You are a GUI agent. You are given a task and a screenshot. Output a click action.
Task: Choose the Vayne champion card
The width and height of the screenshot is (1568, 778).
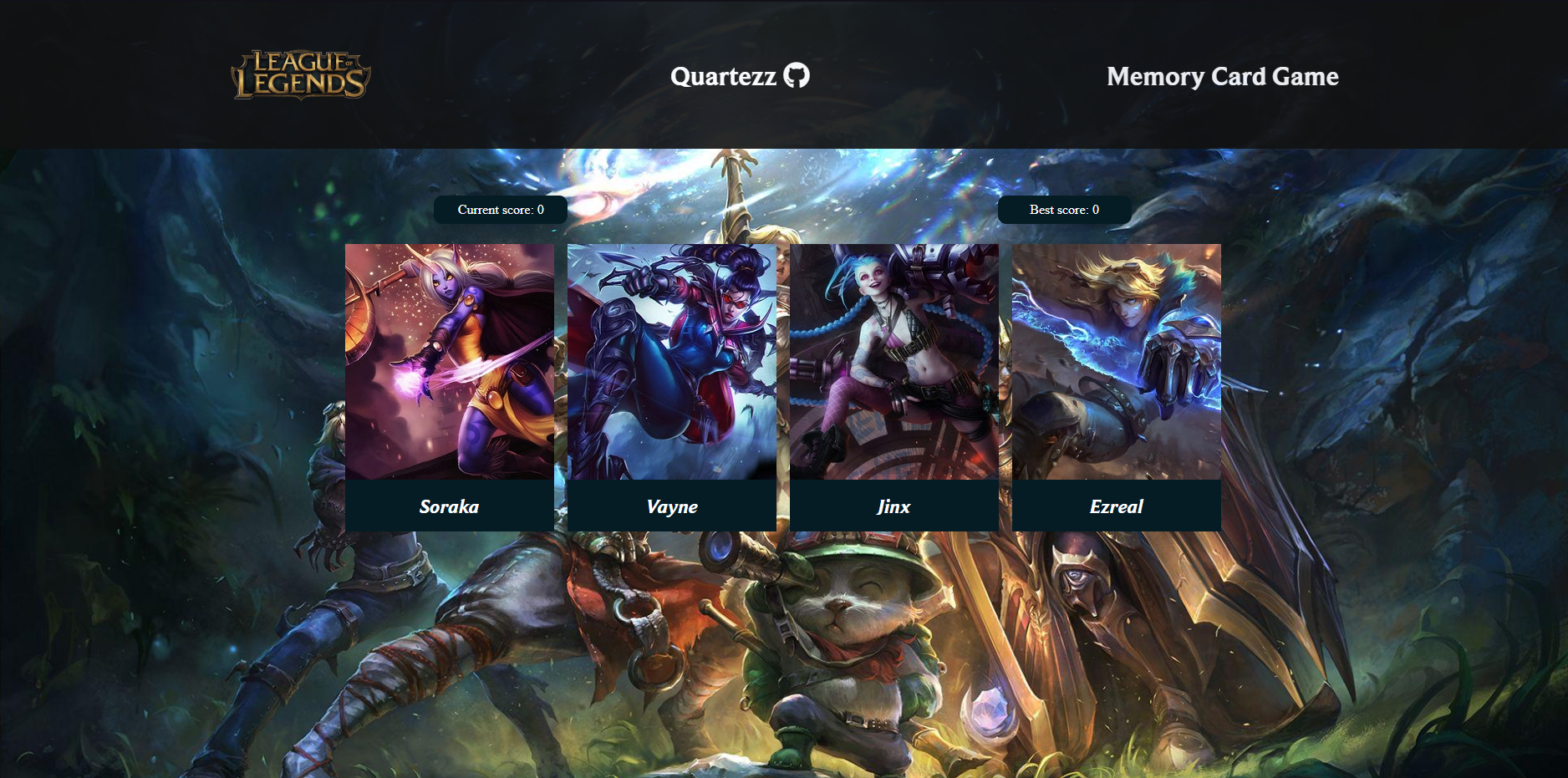pos(672,387)
